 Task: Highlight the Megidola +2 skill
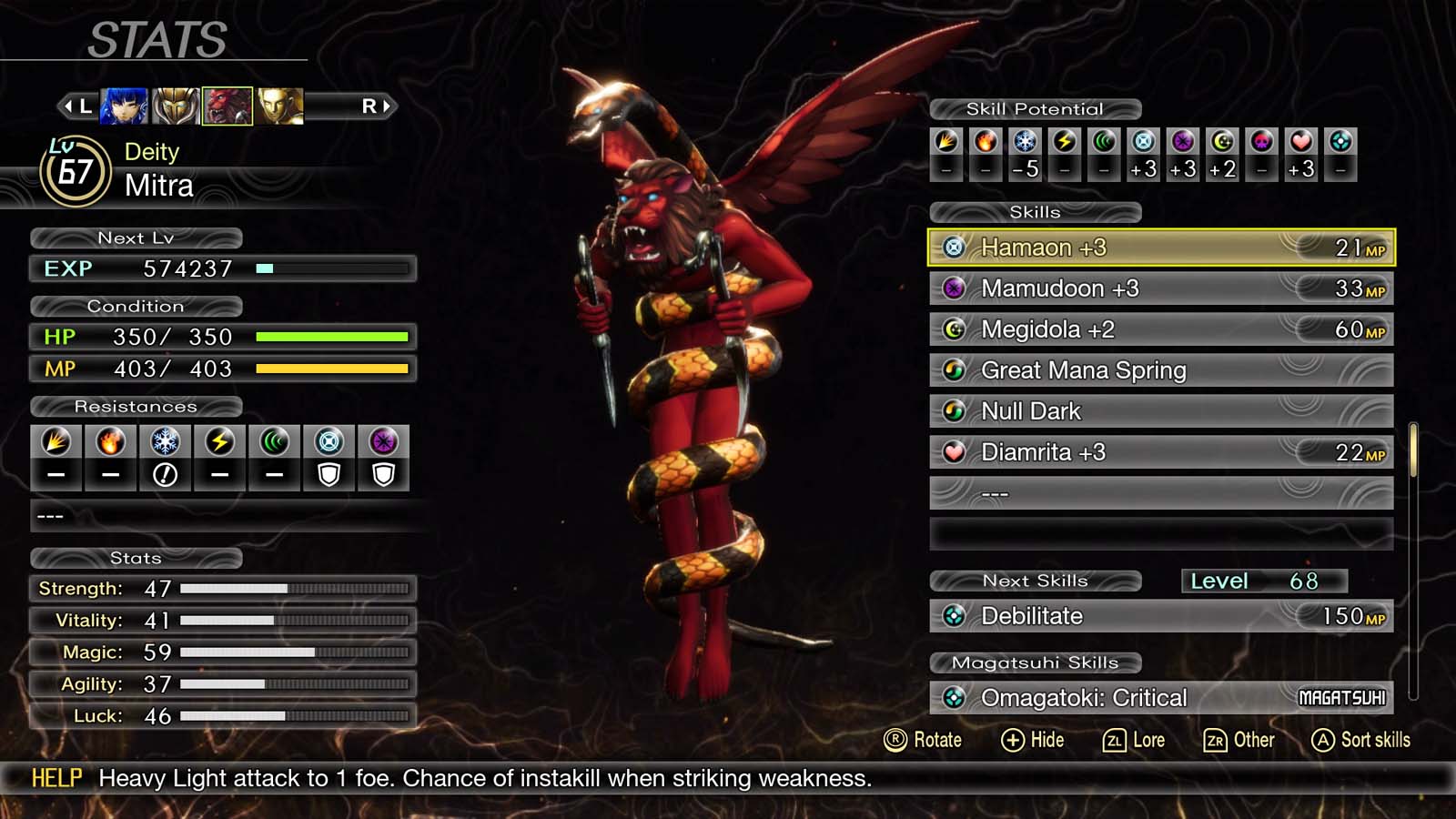1160,329
